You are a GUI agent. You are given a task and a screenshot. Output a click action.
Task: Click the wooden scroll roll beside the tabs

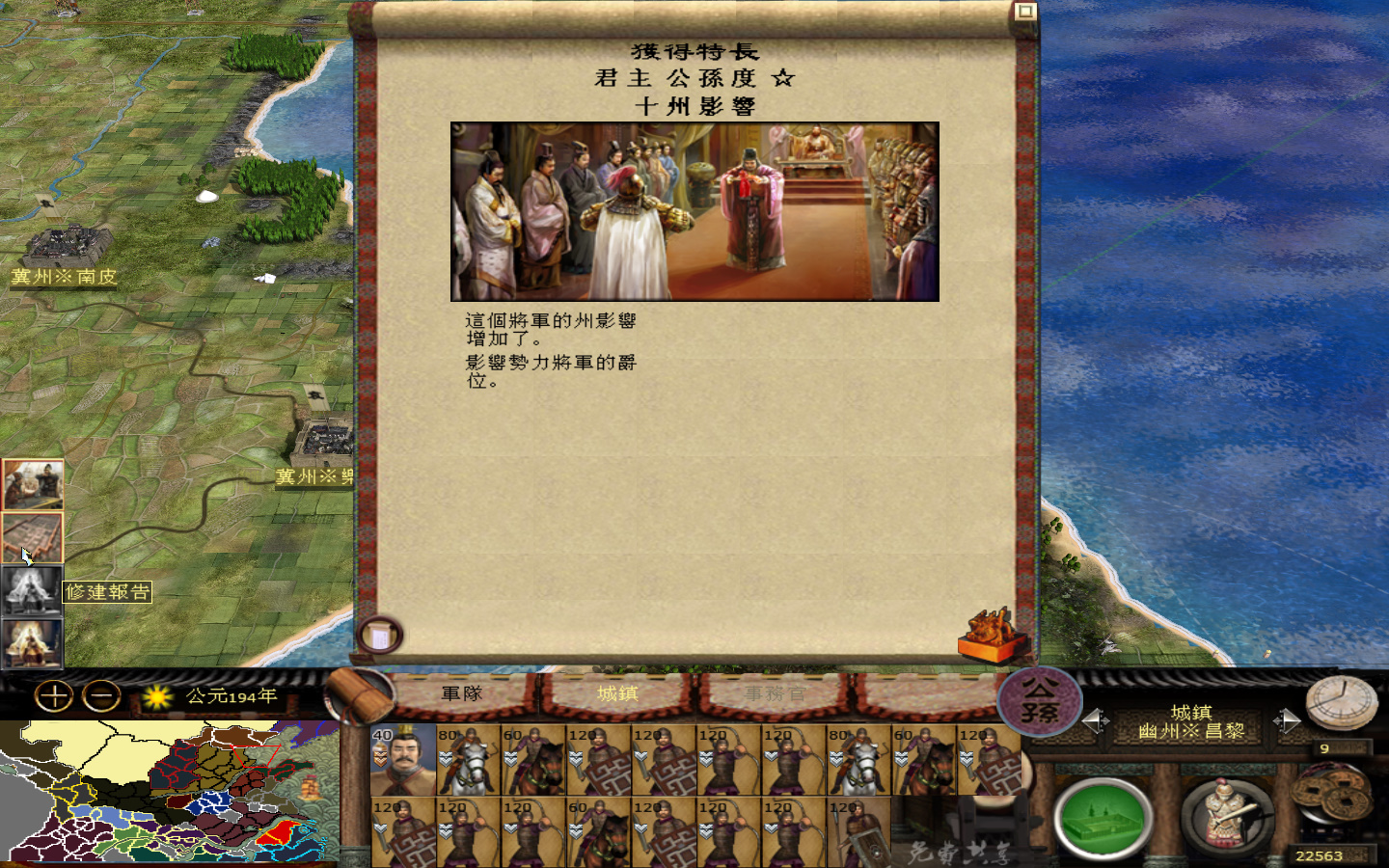(x=358, y=692)
